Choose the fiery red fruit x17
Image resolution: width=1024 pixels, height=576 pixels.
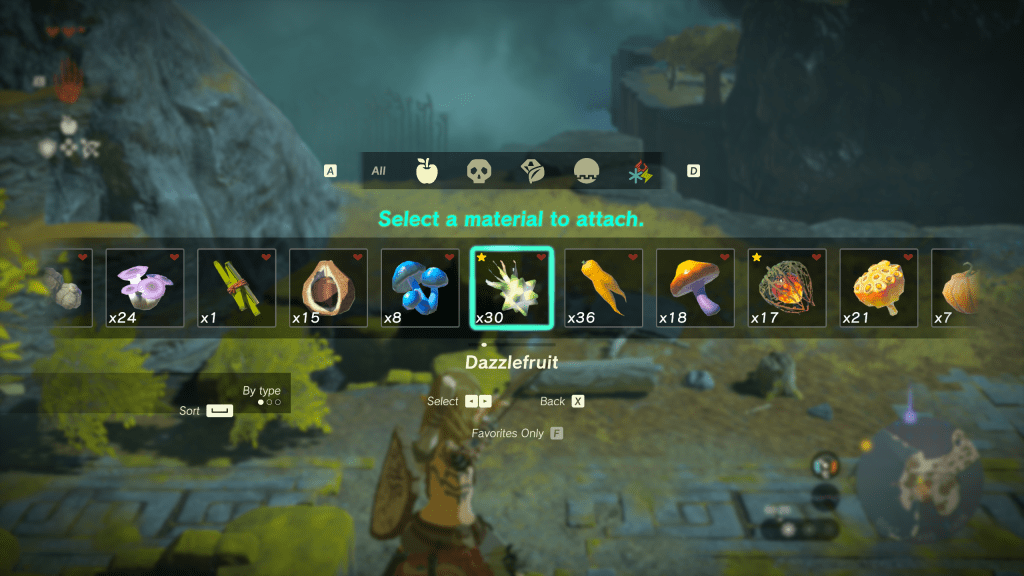(x=787, y=288)
